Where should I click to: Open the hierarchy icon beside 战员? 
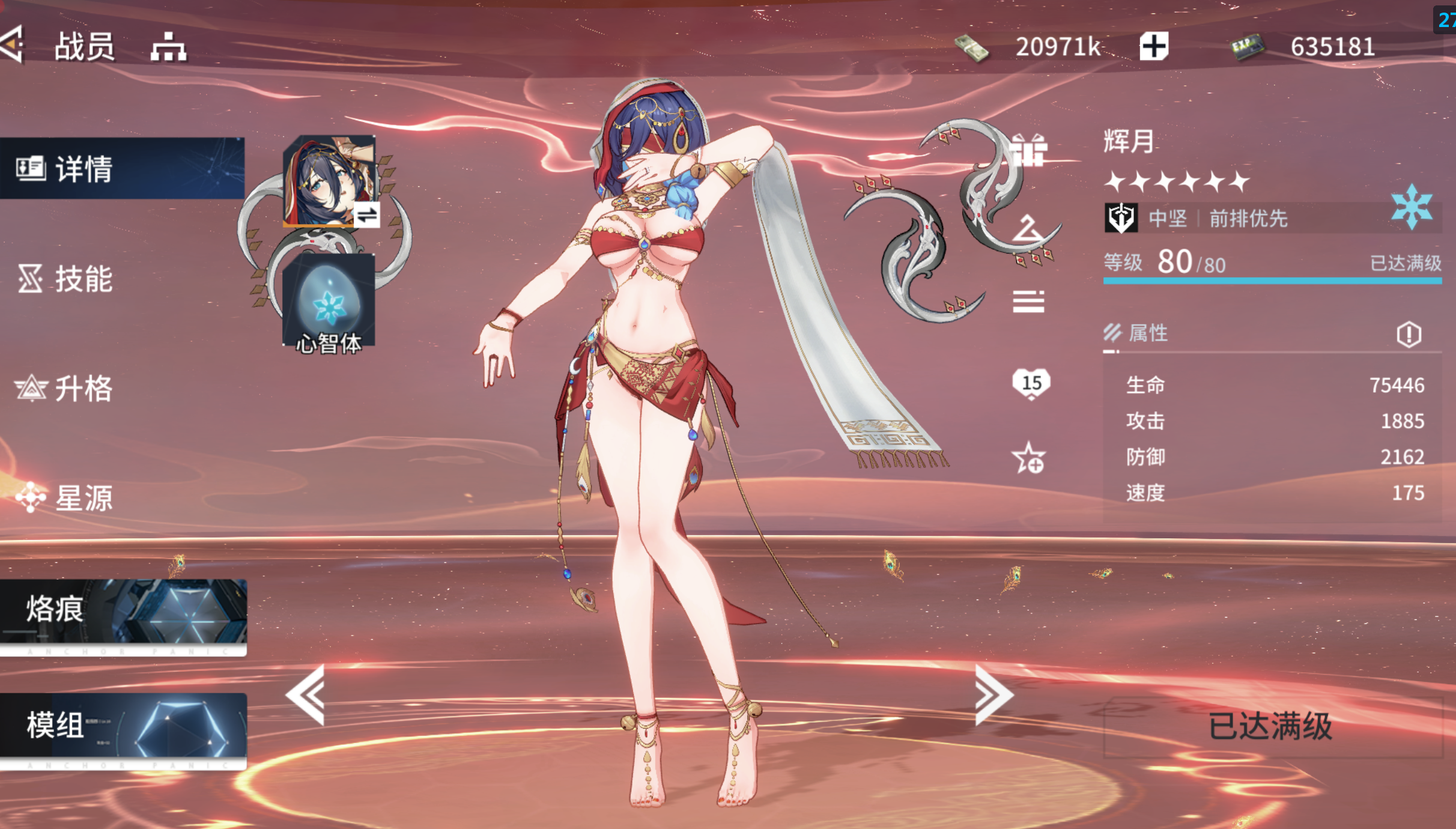pyautogui.click(x=168, y=47)
